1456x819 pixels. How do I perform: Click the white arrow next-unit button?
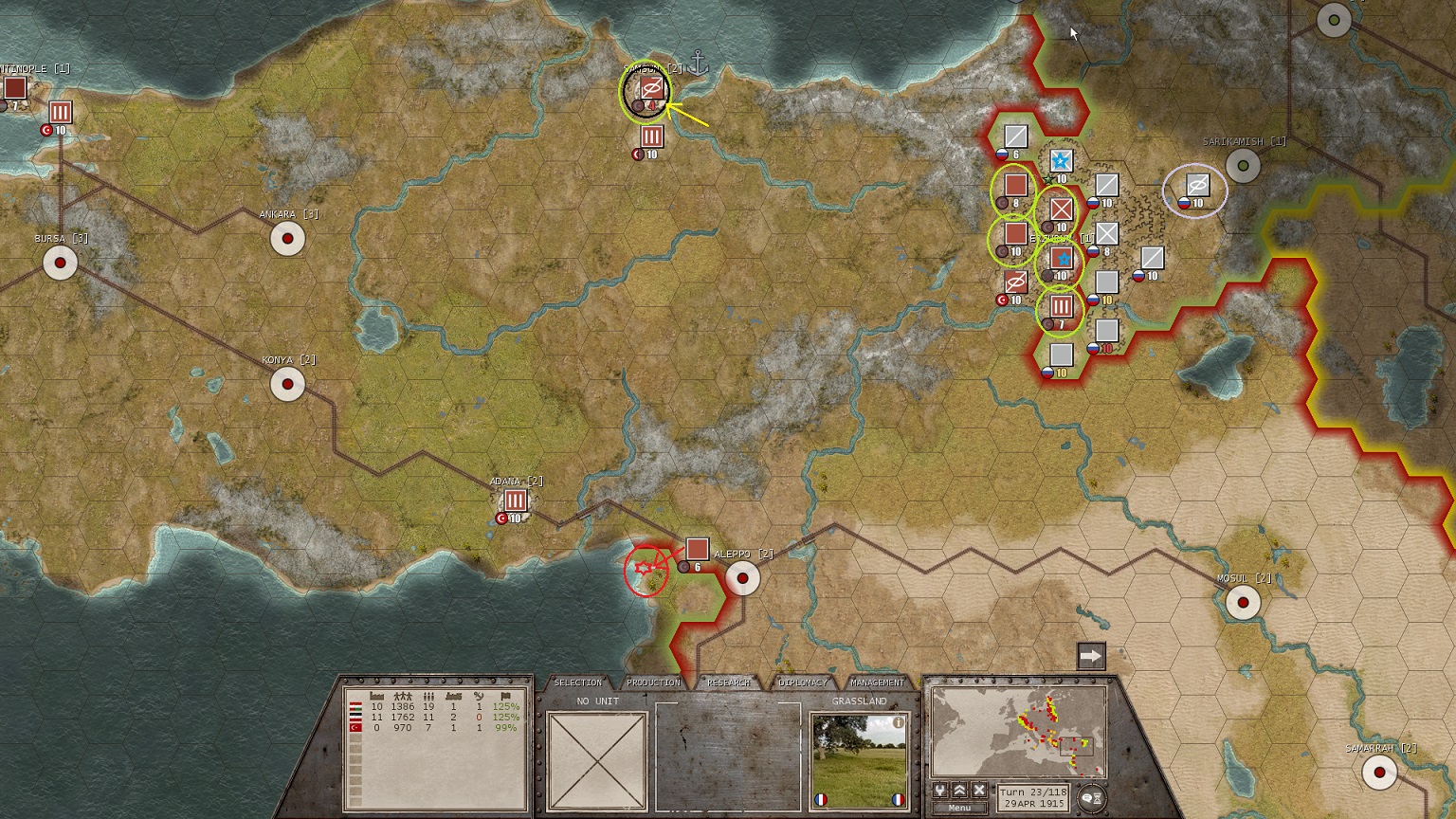point(1091,656)
